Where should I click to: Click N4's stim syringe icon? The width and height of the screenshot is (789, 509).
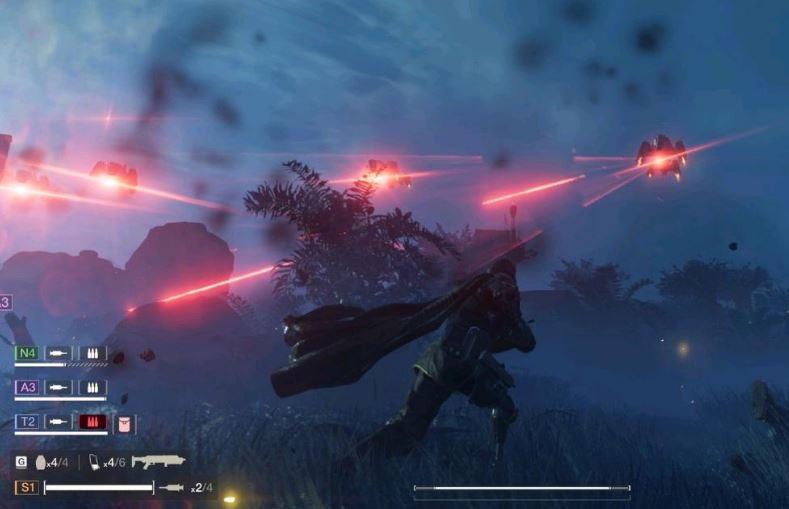click(59, 353)
